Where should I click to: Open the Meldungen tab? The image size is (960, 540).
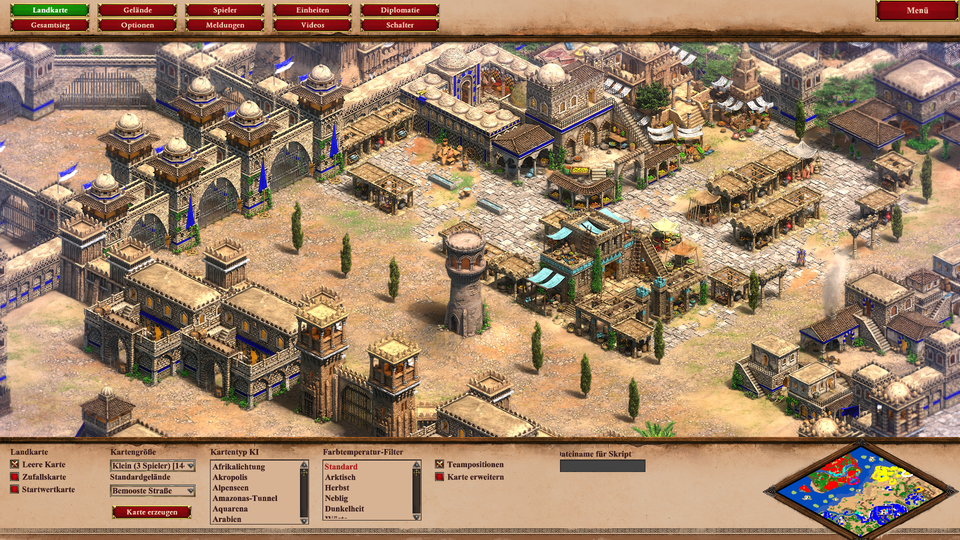coord(225,24)
